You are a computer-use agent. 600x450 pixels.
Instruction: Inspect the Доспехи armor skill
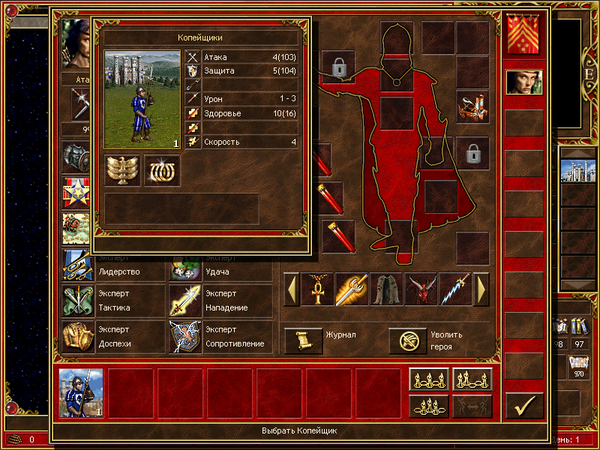(80, 336)
